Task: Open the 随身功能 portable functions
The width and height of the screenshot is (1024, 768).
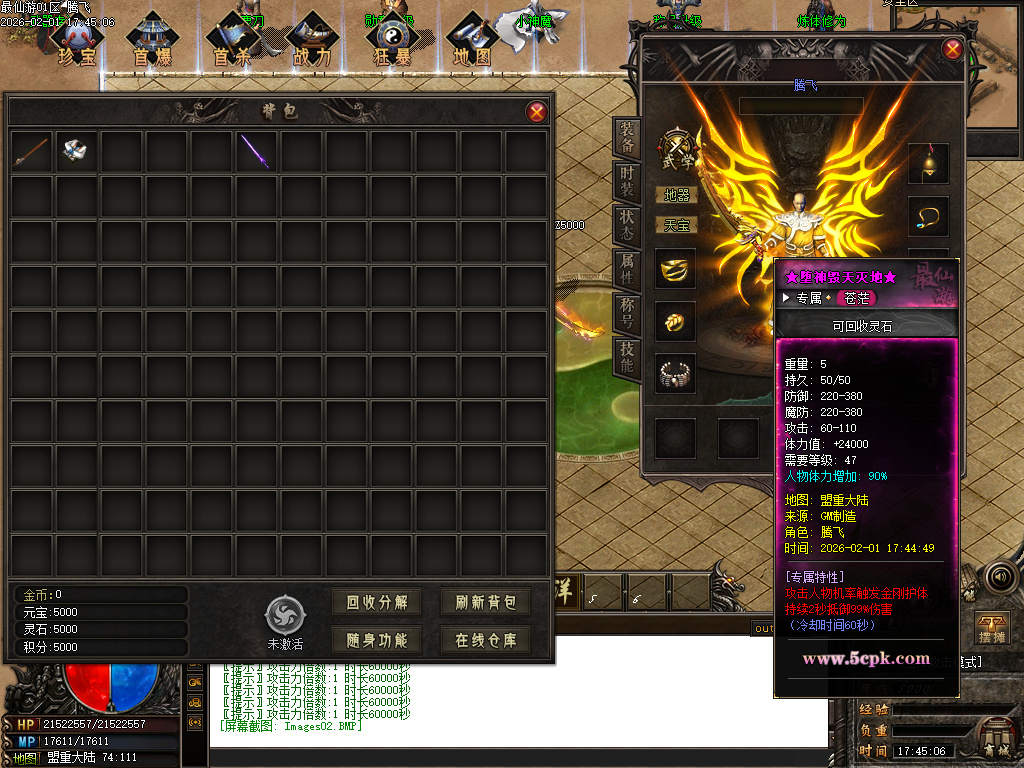Action: [376, 640]
